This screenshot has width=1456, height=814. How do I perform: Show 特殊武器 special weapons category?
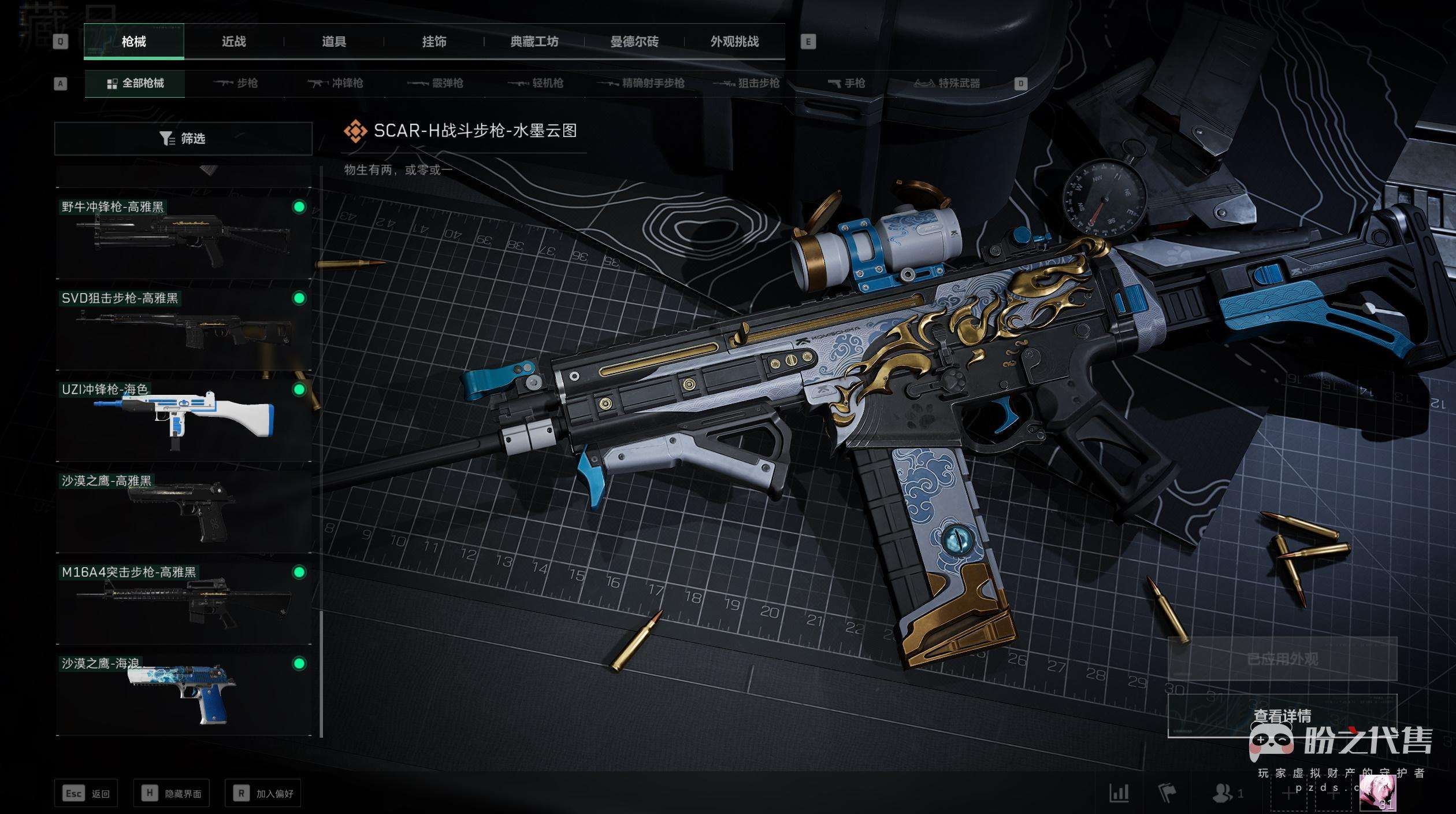pyautogui.click(x=948, y=83)
